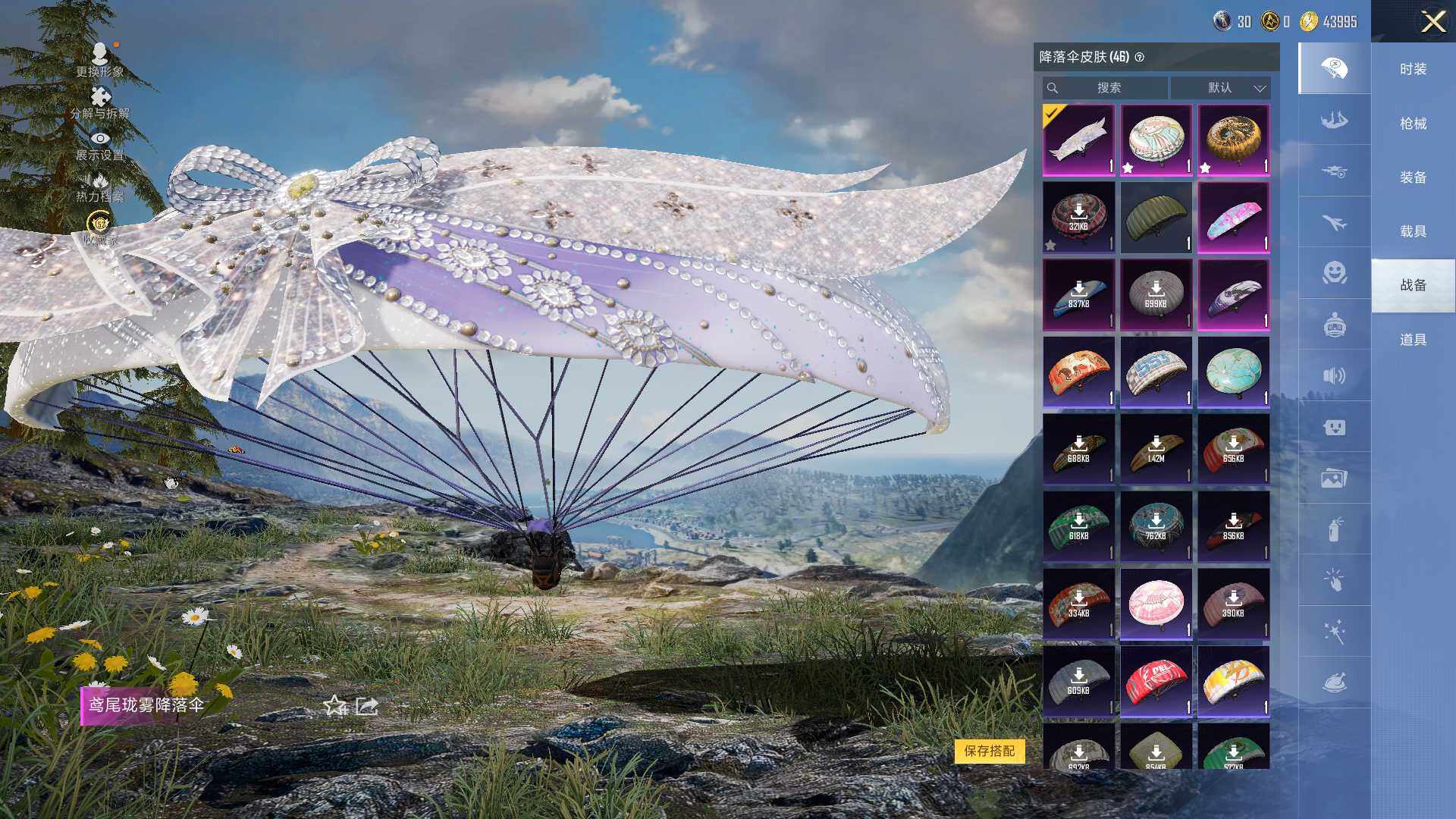Open 展示设置 display settings
The height and width of the screenshot is (819, 1456).
[x=99, y=146]
